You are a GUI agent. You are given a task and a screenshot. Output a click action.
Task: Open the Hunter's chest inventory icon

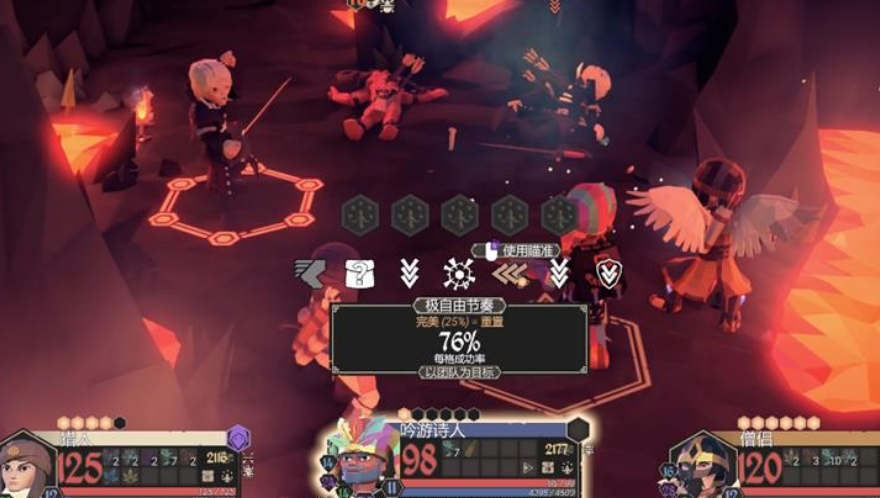click(x=208, y=476)
